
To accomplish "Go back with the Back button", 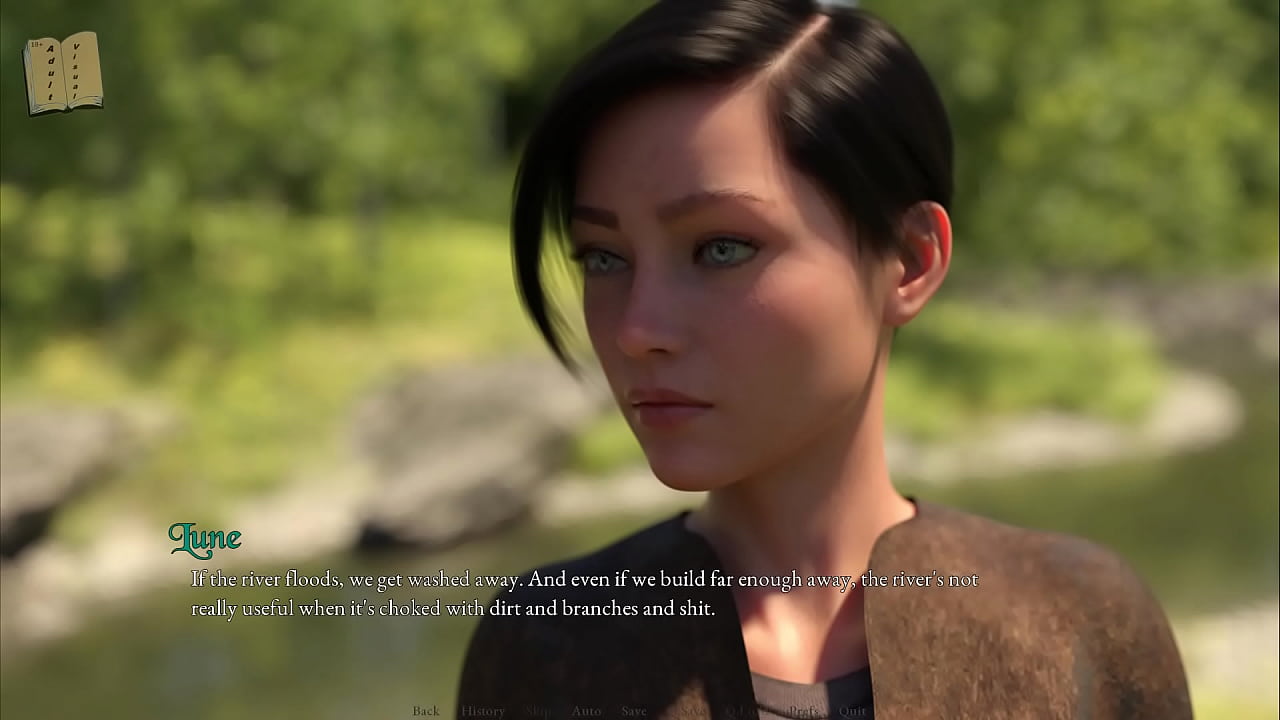I will coord(426,711).
